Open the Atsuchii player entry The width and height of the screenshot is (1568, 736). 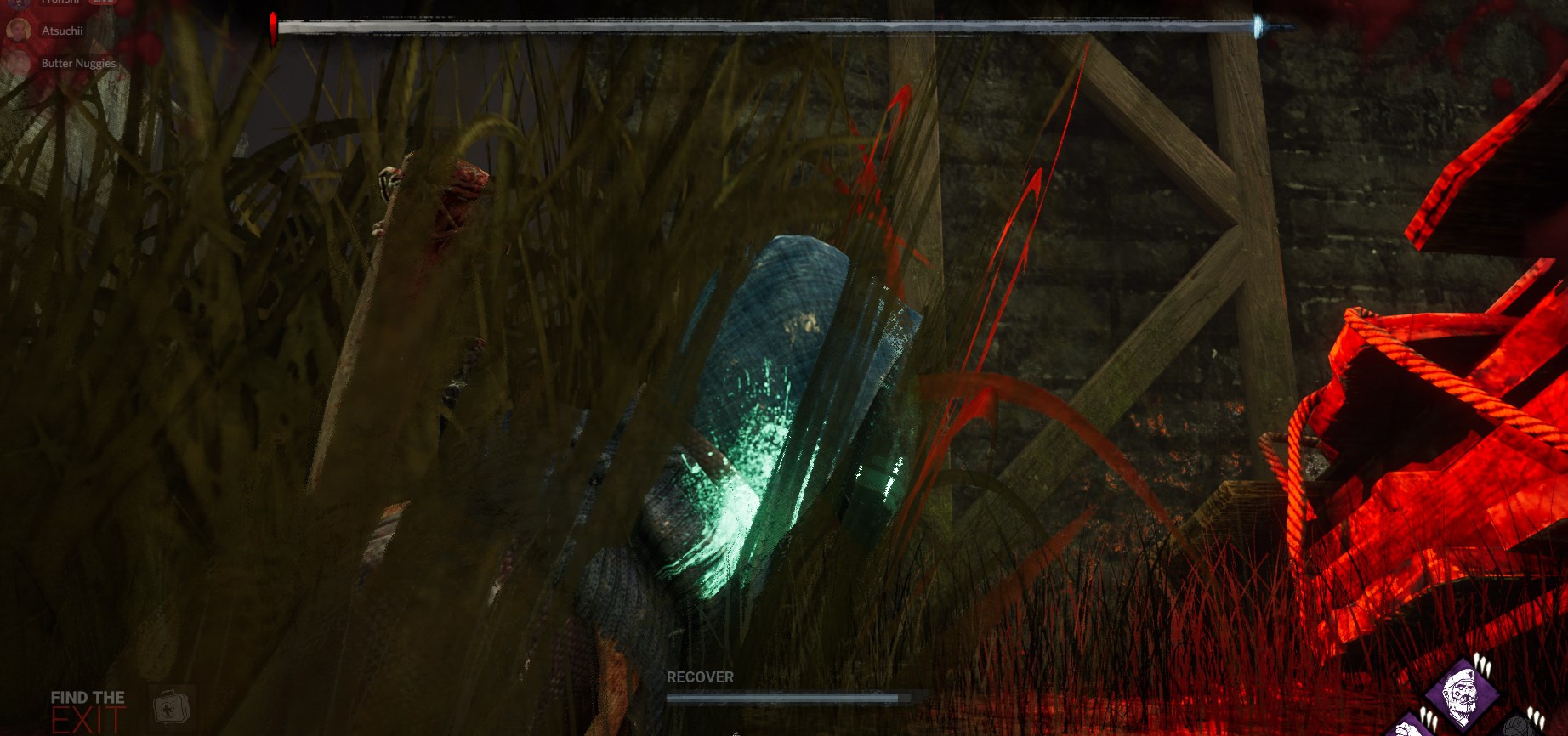(x=62, y=31)
